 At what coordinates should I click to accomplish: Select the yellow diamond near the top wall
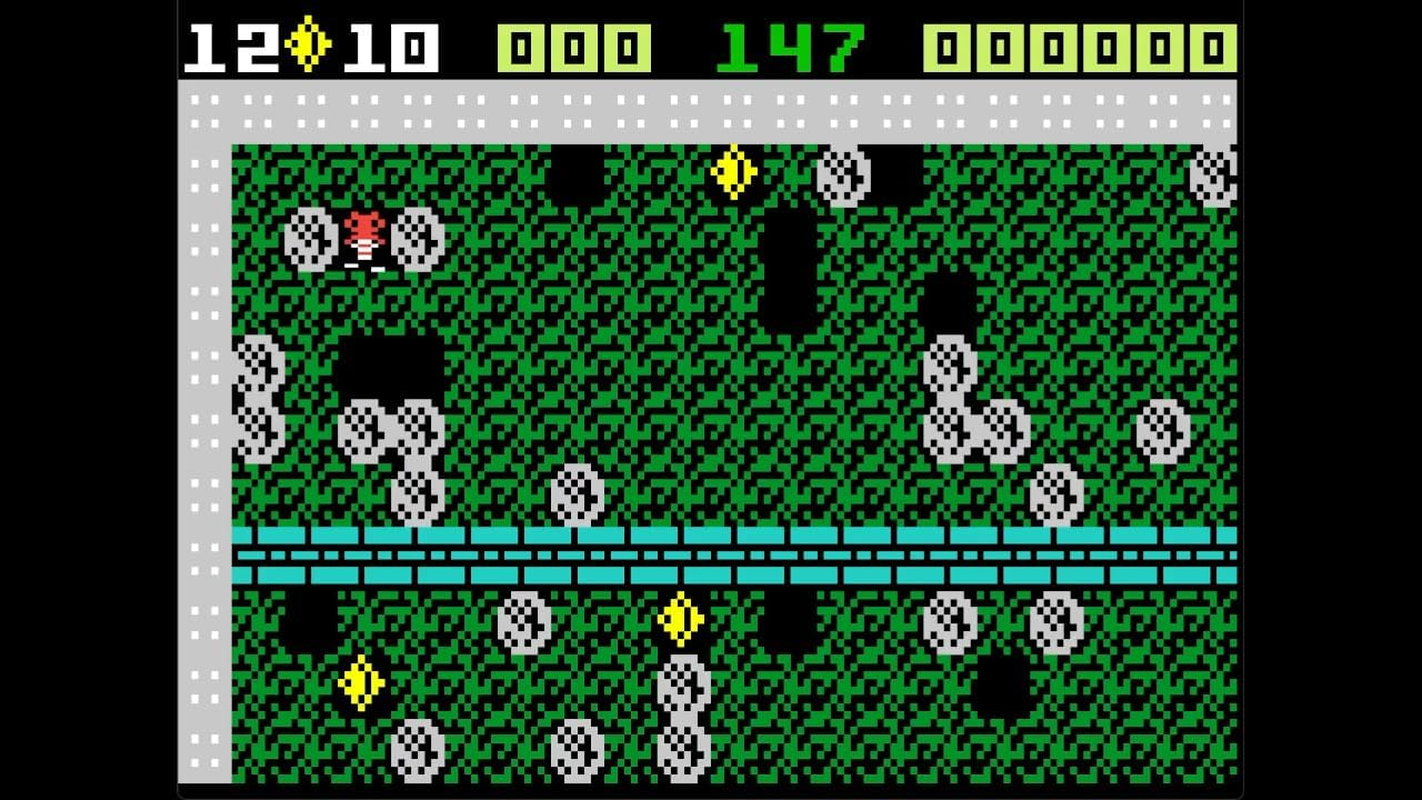pos(733,172)
